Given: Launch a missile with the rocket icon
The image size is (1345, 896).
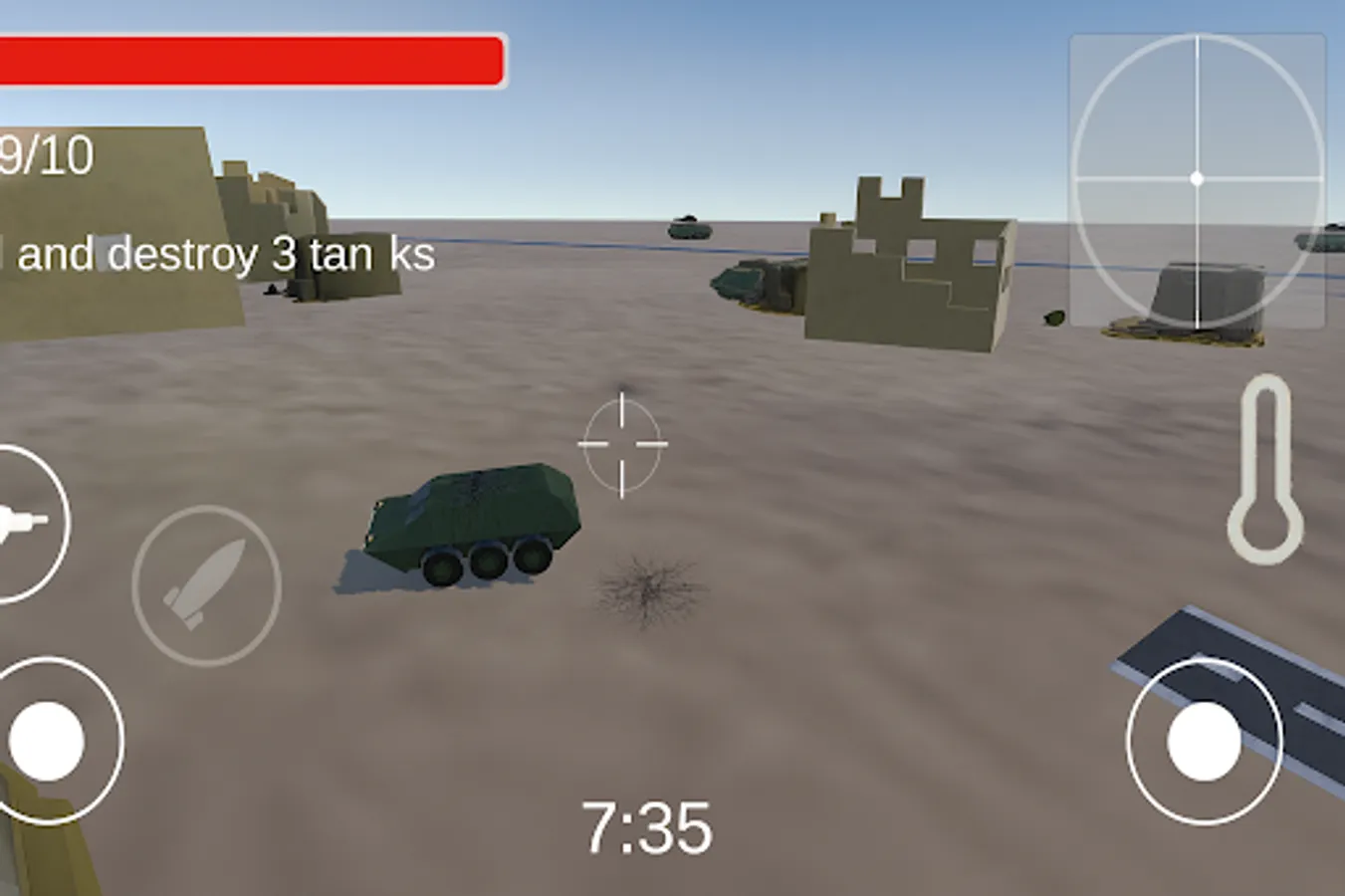Looking at the screenshot, I should pos(202,583).
